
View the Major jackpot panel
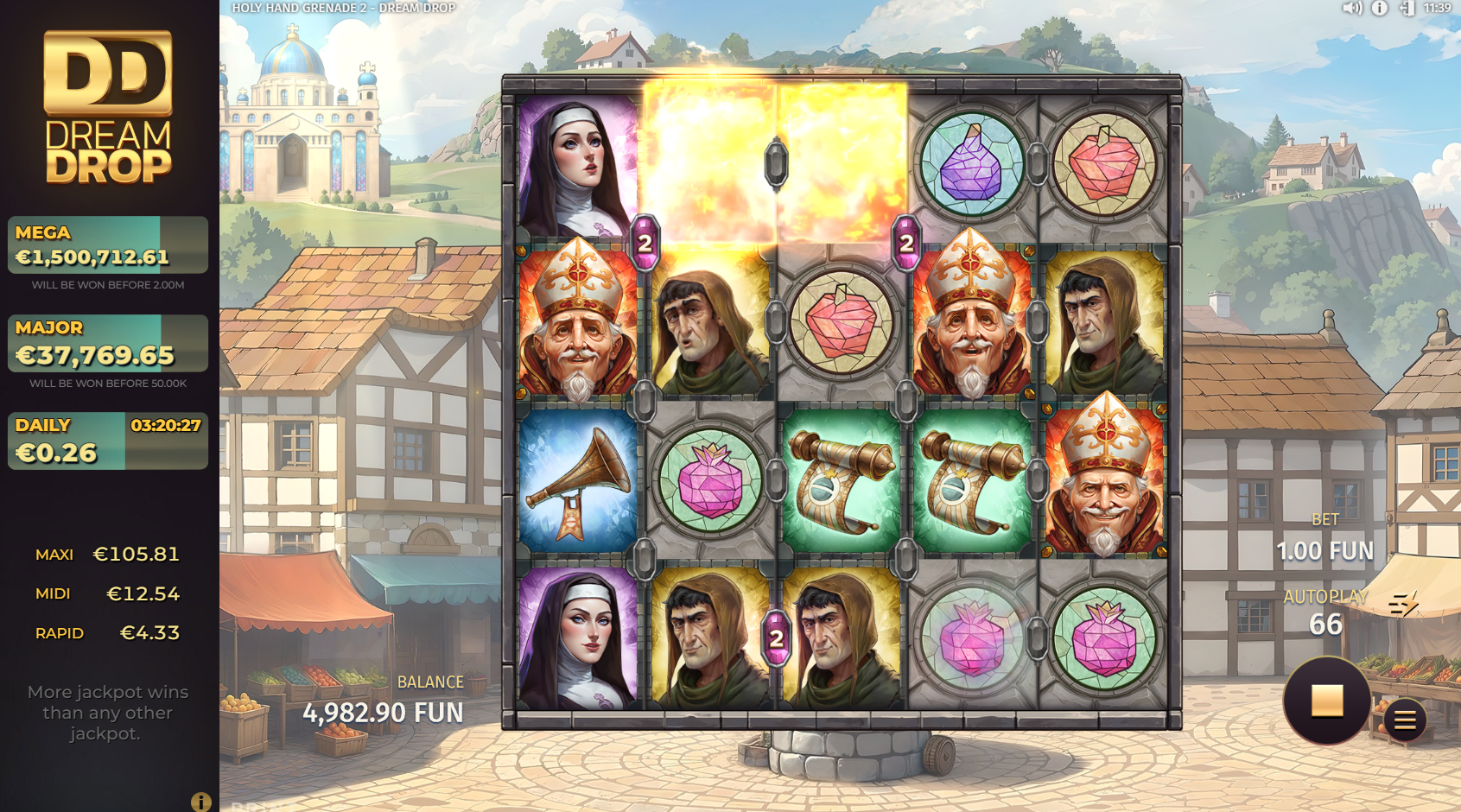[x=108, y=343]
